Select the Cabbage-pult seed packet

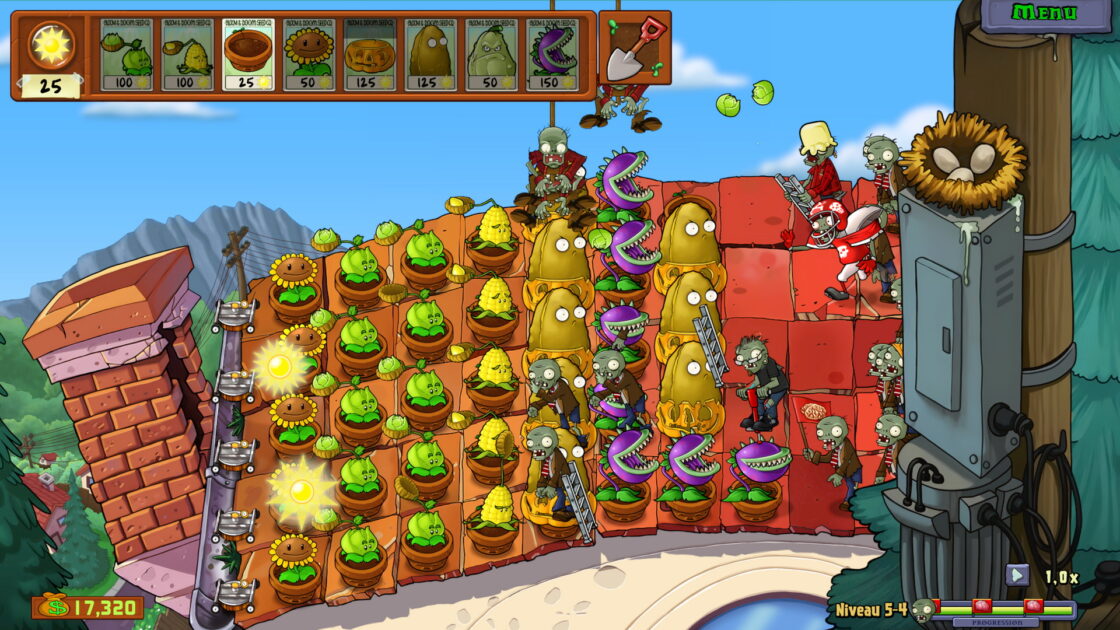pyautogui.click(x=127, y=55)
